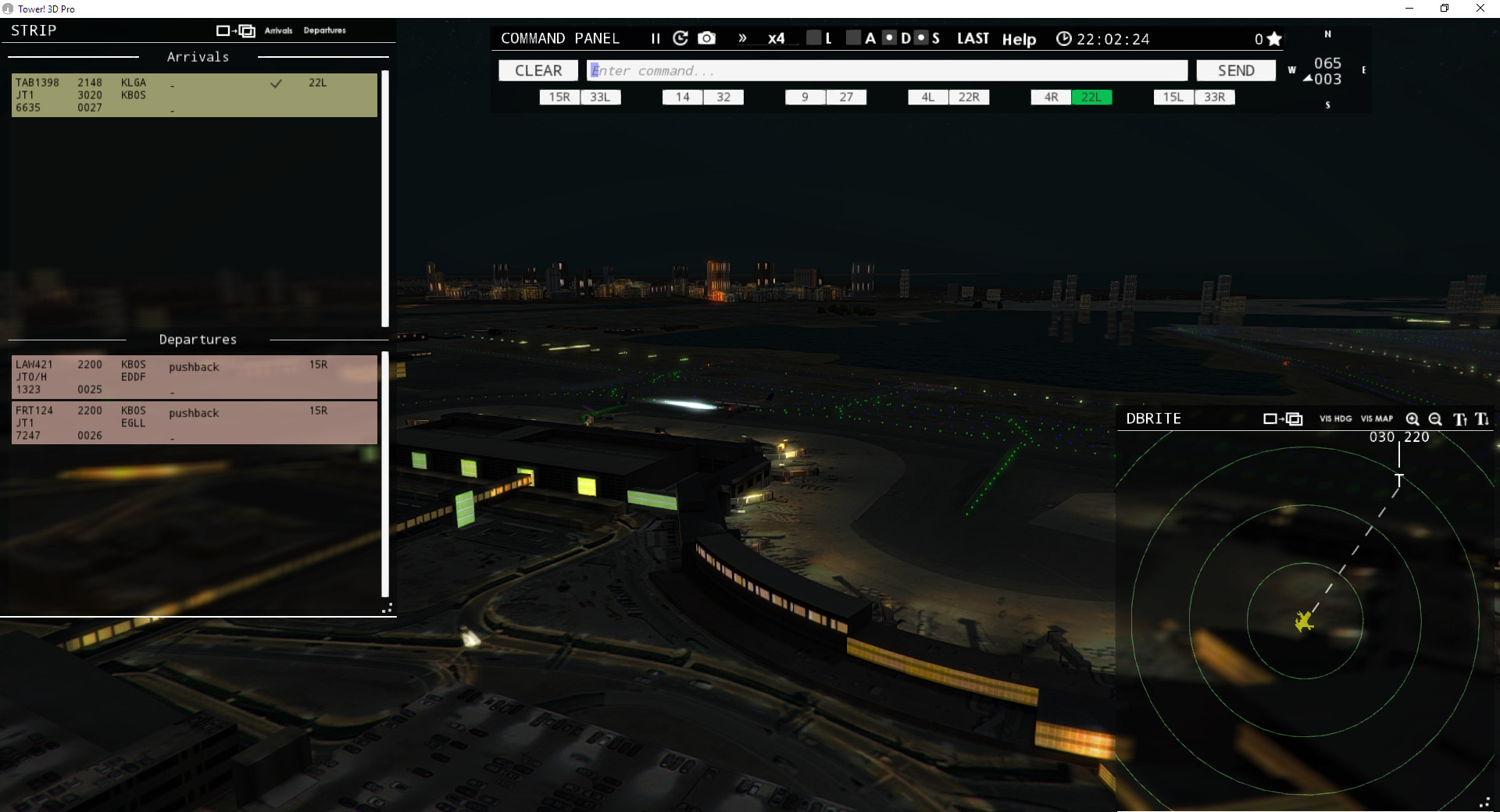Toggle VIS MAP on the DBRITE panel

coord(1377,418)
